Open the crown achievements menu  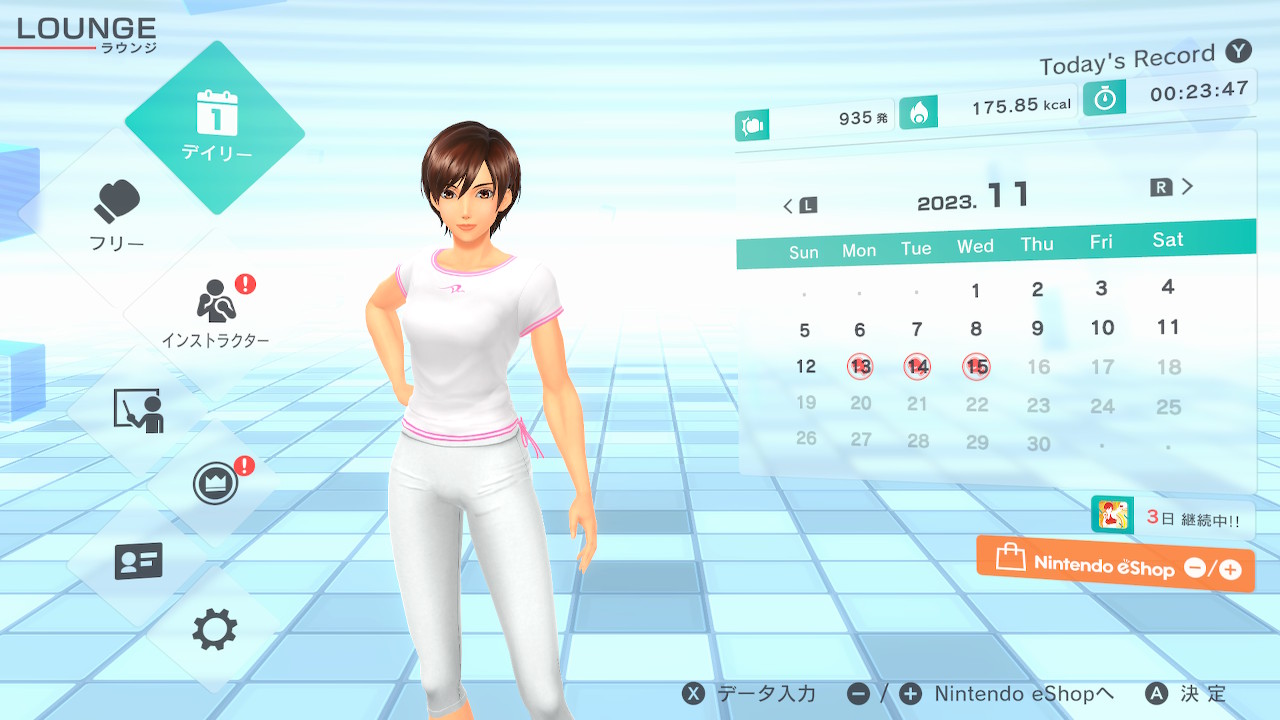pyautogui.click(x=215, y=485)
